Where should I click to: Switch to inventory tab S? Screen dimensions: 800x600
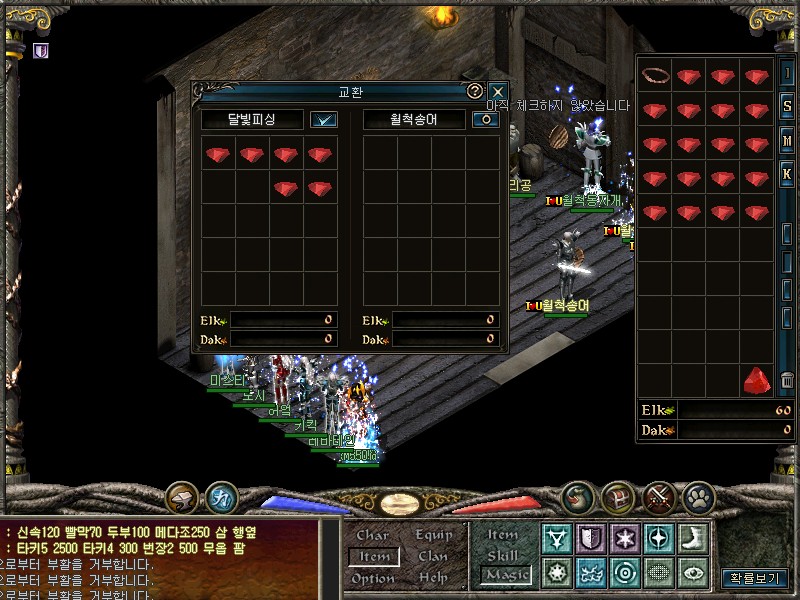788,107
